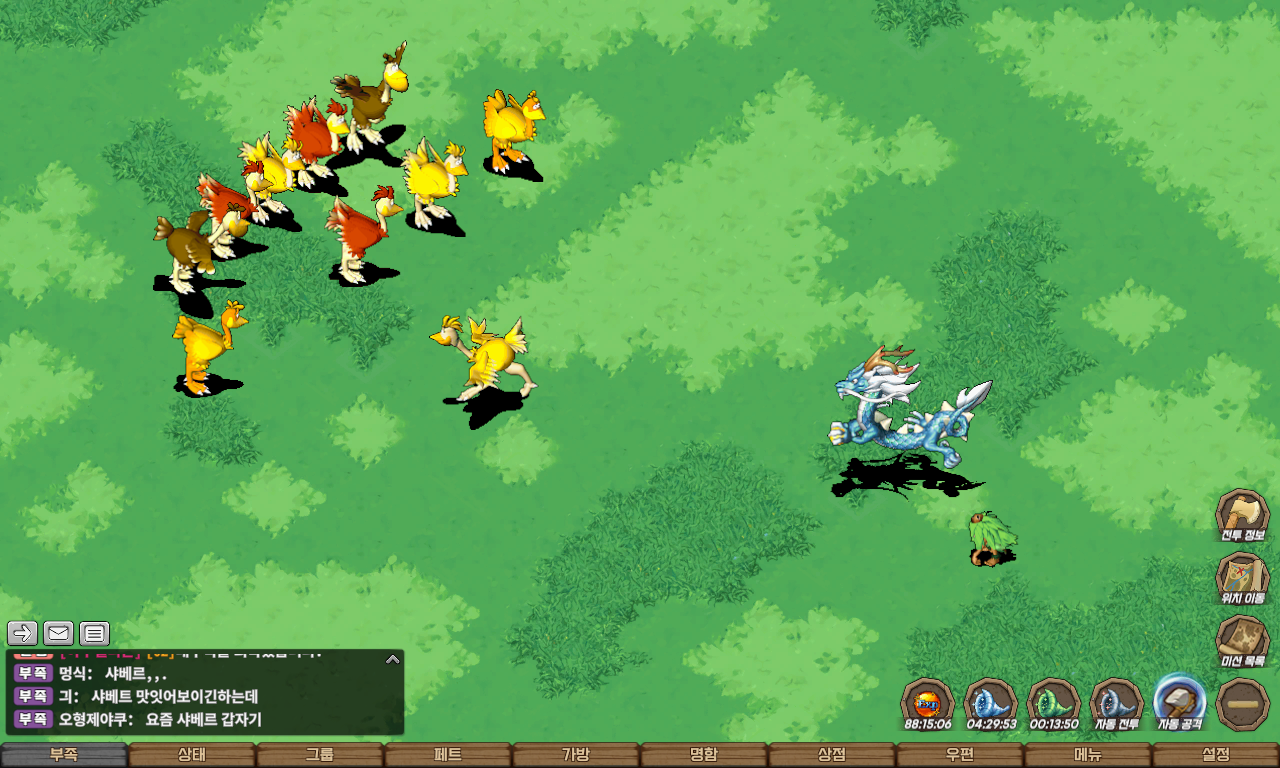Image resolution: width=1280 pixels, height=768 pixels.
Task: Toggle 자동 공격 auto attack hammer
Action: tap(1180, 701)
